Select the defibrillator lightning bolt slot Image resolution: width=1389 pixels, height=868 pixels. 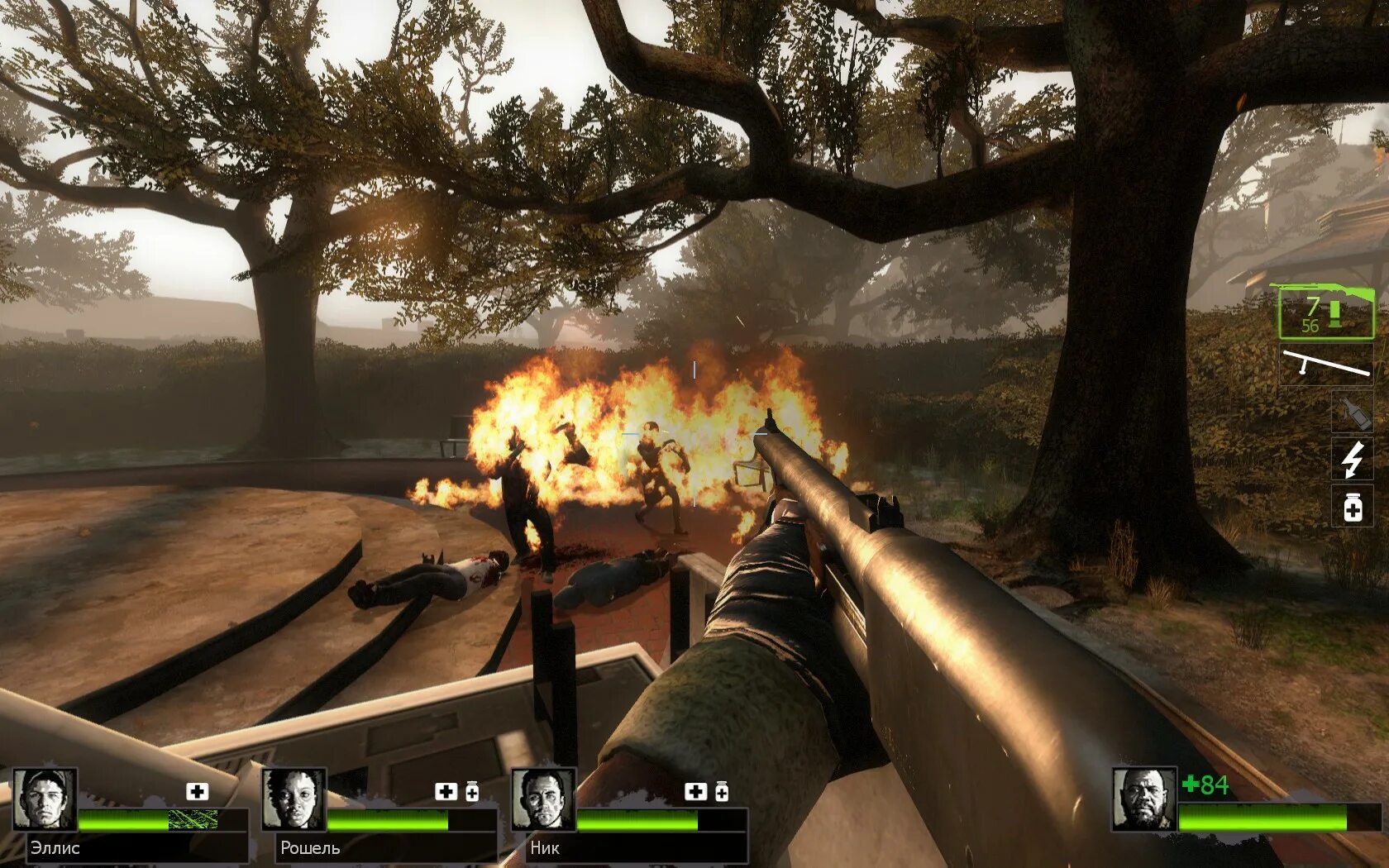tap(1352, 459)
